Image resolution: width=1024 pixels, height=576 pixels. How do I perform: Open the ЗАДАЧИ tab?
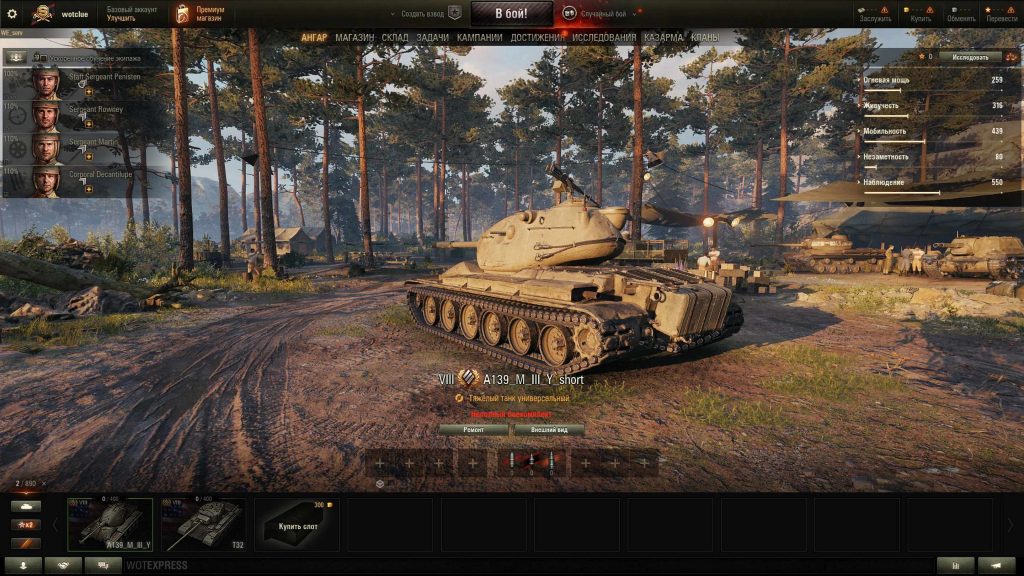432,38
